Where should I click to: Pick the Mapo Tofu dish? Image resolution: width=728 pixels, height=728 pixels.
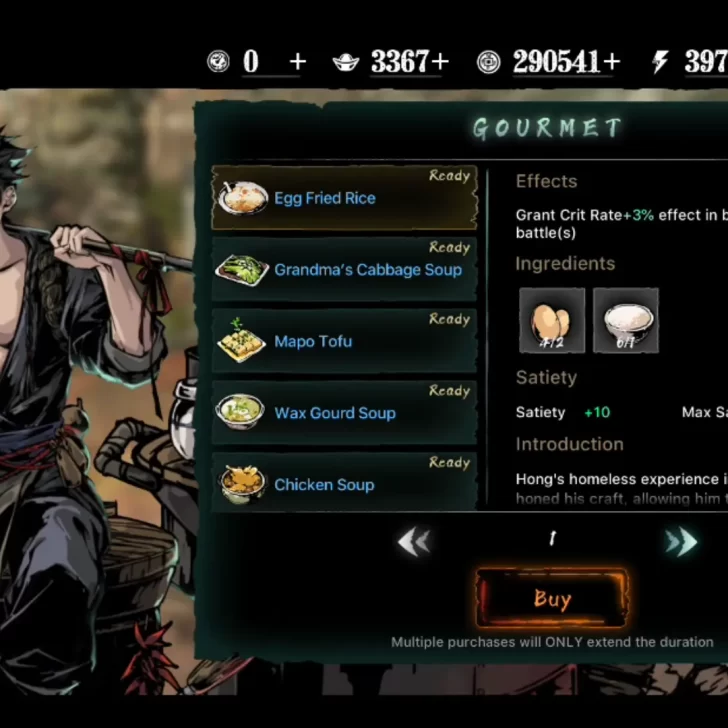tap(343, 342)
